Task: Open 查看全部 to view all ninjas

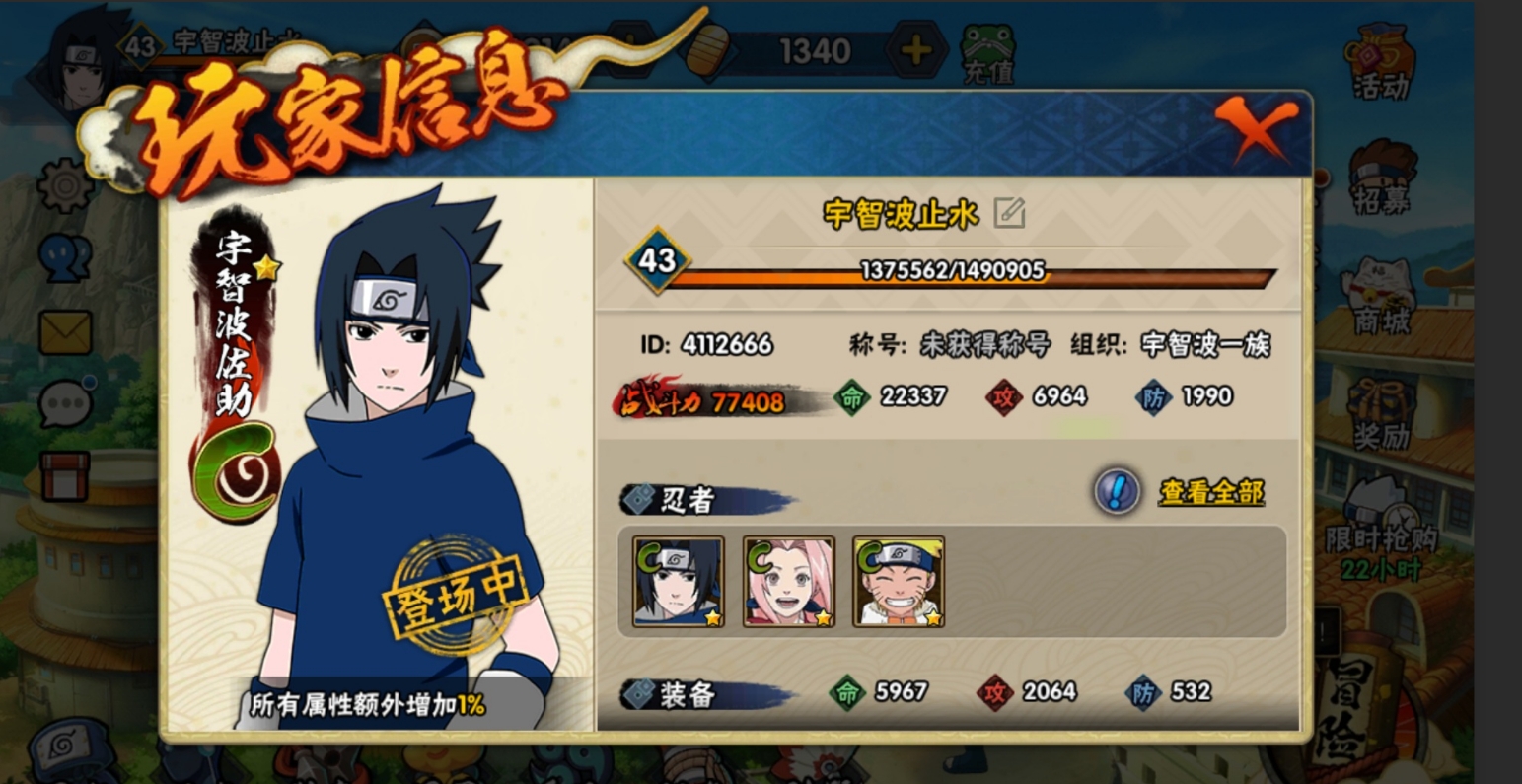Action: 1211,492
